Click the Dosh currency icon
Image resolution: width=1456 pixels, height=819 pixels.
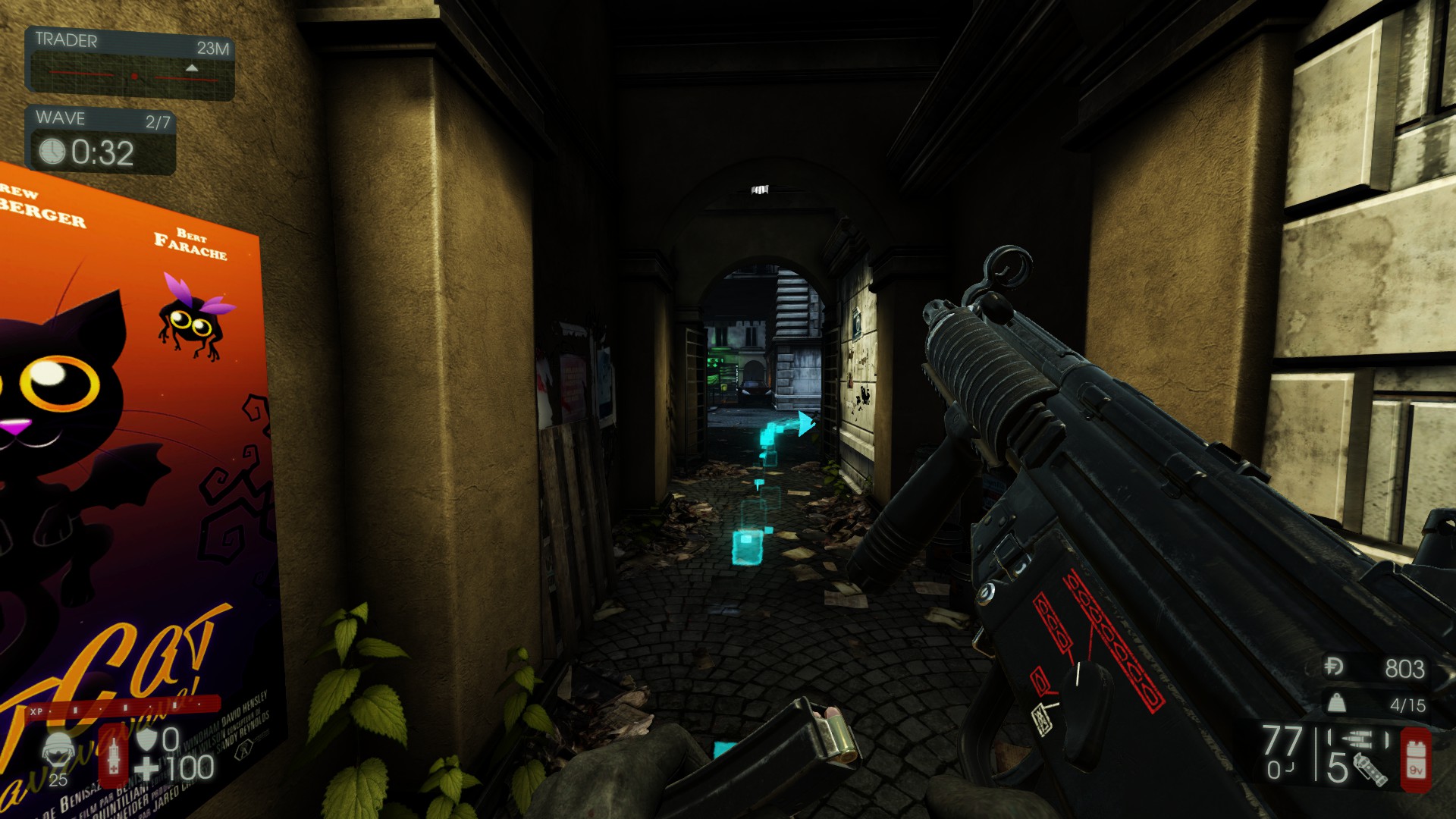(x=1334, y=667)
